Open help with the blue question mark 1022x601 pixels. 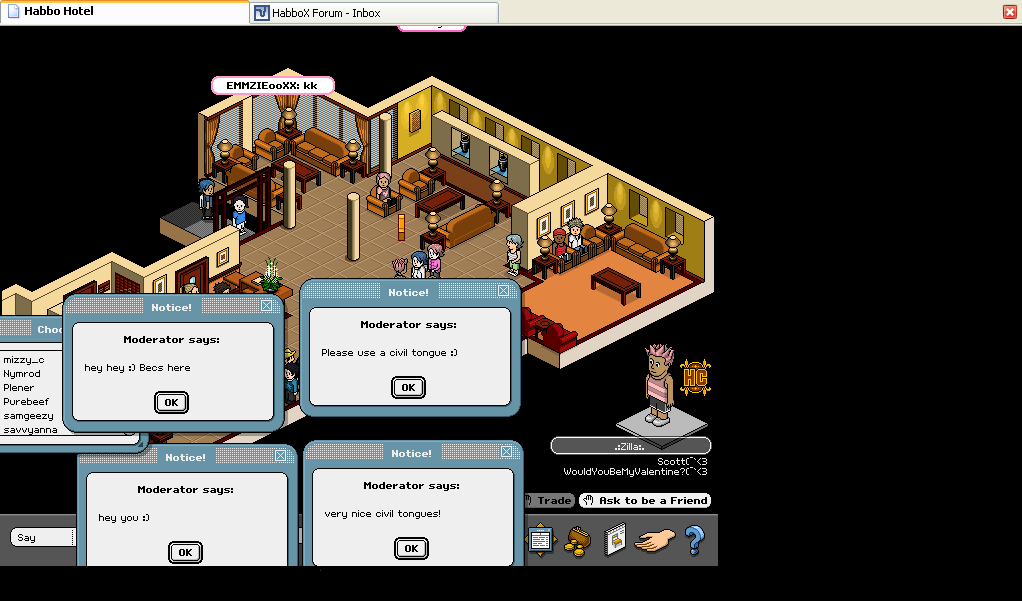tap(694, 540)
